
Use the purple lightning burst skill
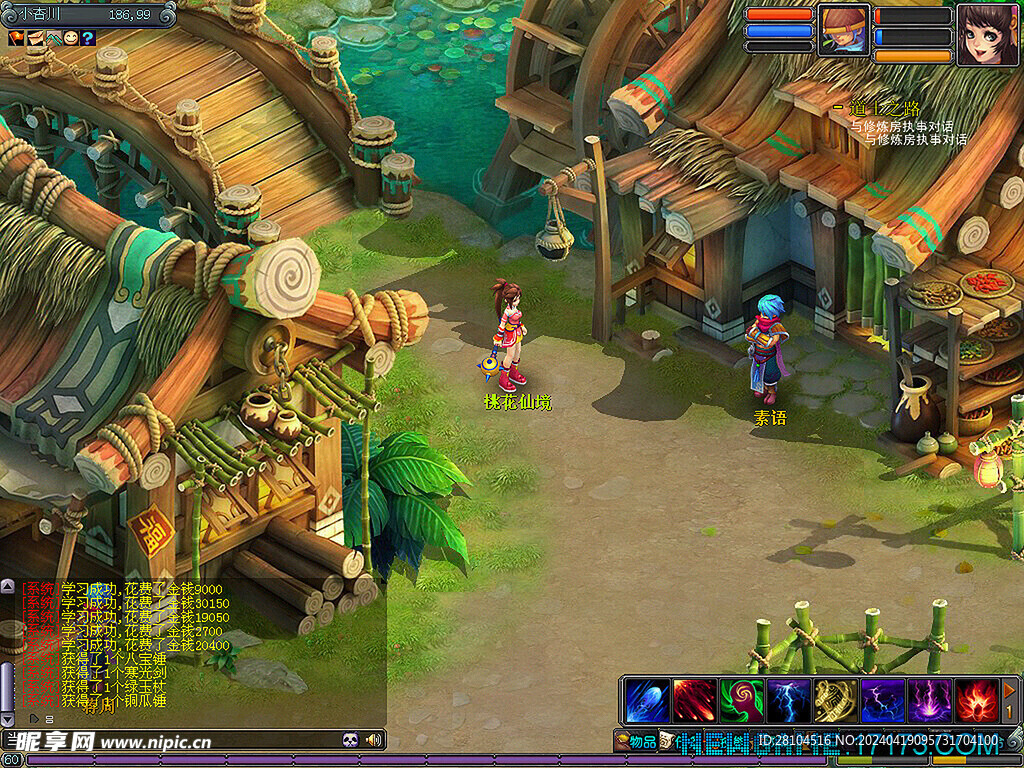click(x=929, y=700)
